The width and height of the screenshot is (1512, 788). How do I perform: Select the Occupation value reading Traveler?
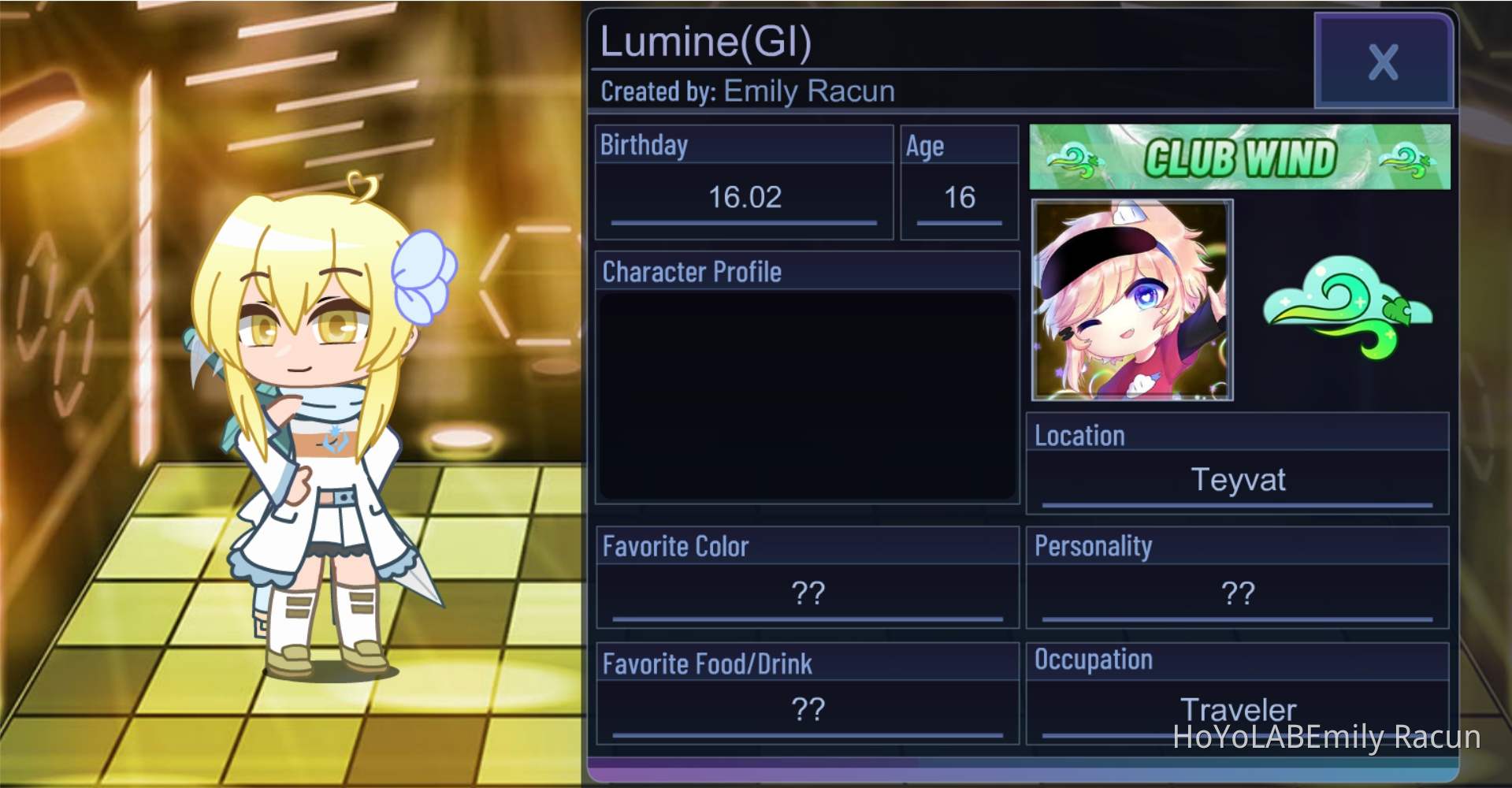(1238, 708)
